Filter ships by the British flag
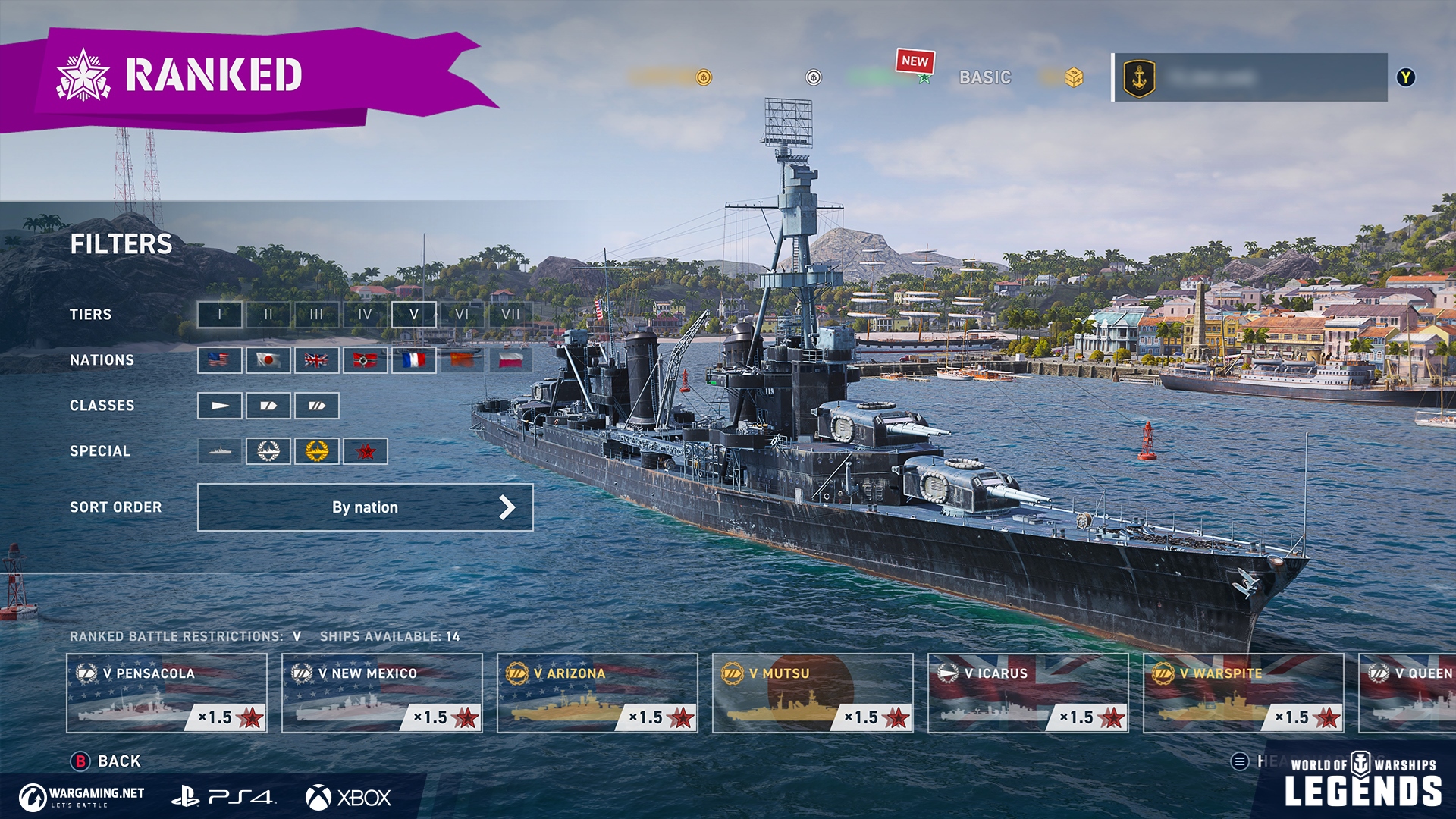 (317, 360)
